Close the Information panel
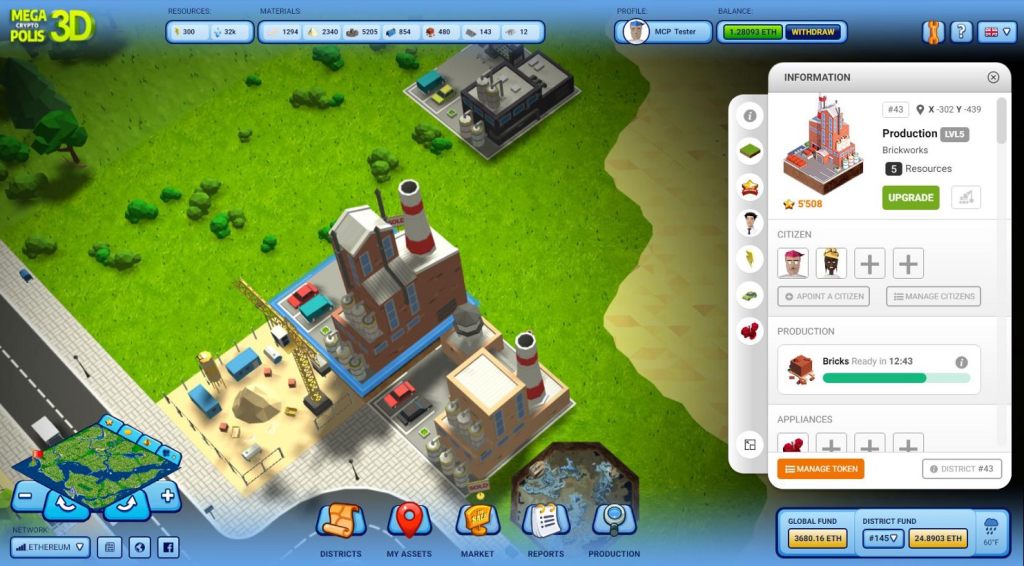The image size is (1024, 566). [993, 77]
